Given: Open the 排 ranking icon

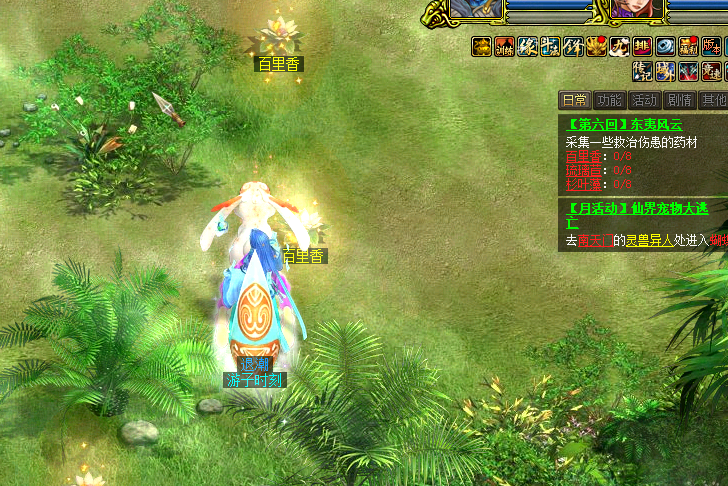Looking at the screenshot, I should point(642,46).
